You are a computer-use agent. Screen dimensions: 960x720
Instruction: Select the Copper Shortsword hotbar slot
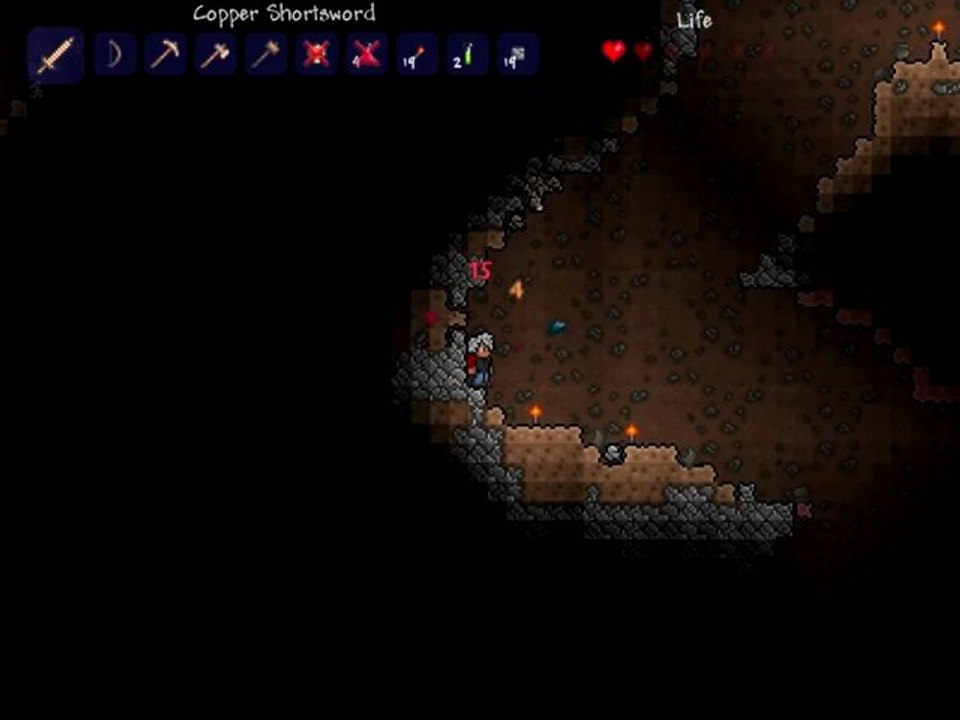[x=55, y=55]
